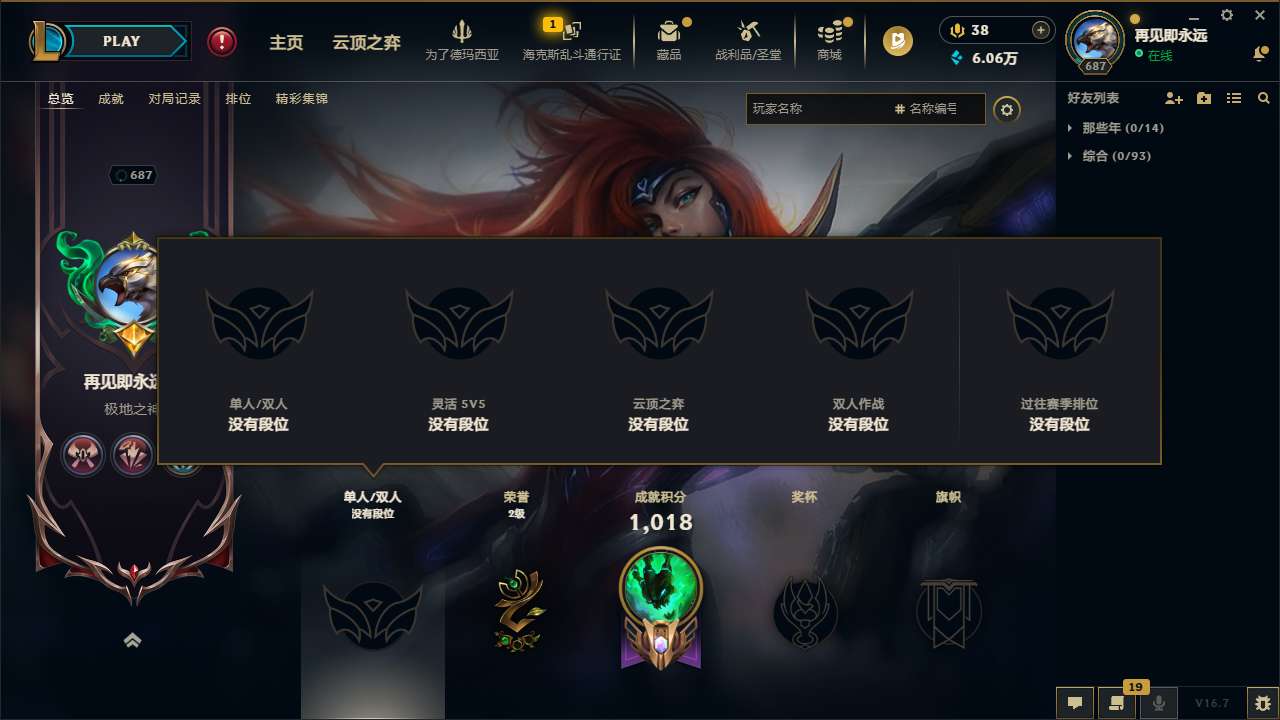The width and height of the screenshot is (1280, 720).
Task: Open the chat window icon
Action: [x=1074, y=703]
